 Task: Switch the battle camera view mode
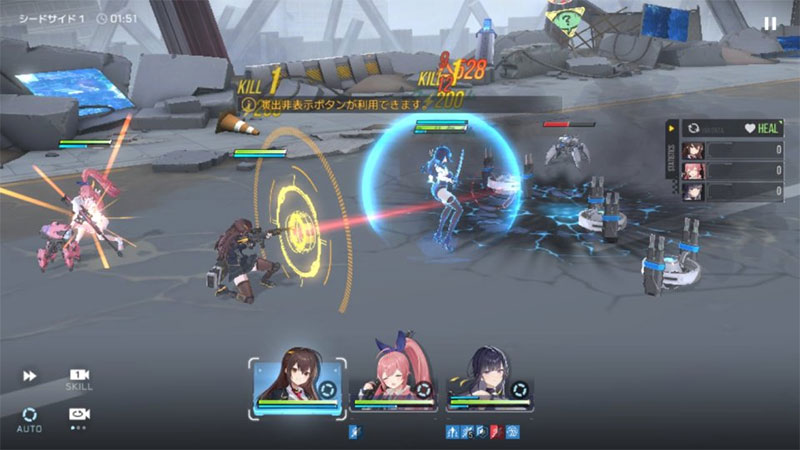click(x=78, y=415)
